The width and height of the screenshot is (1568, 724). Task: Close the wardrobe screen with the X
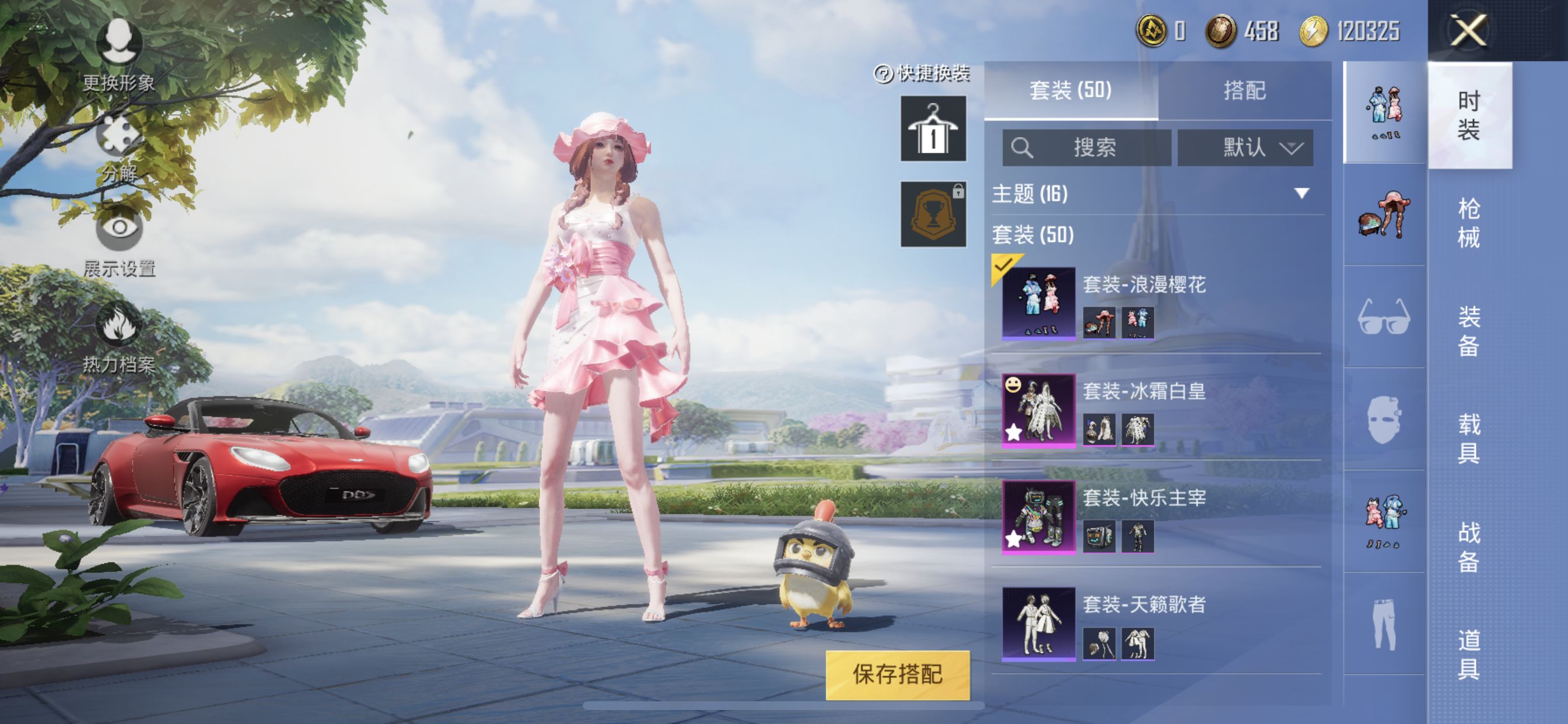[x=1468, y=30]
